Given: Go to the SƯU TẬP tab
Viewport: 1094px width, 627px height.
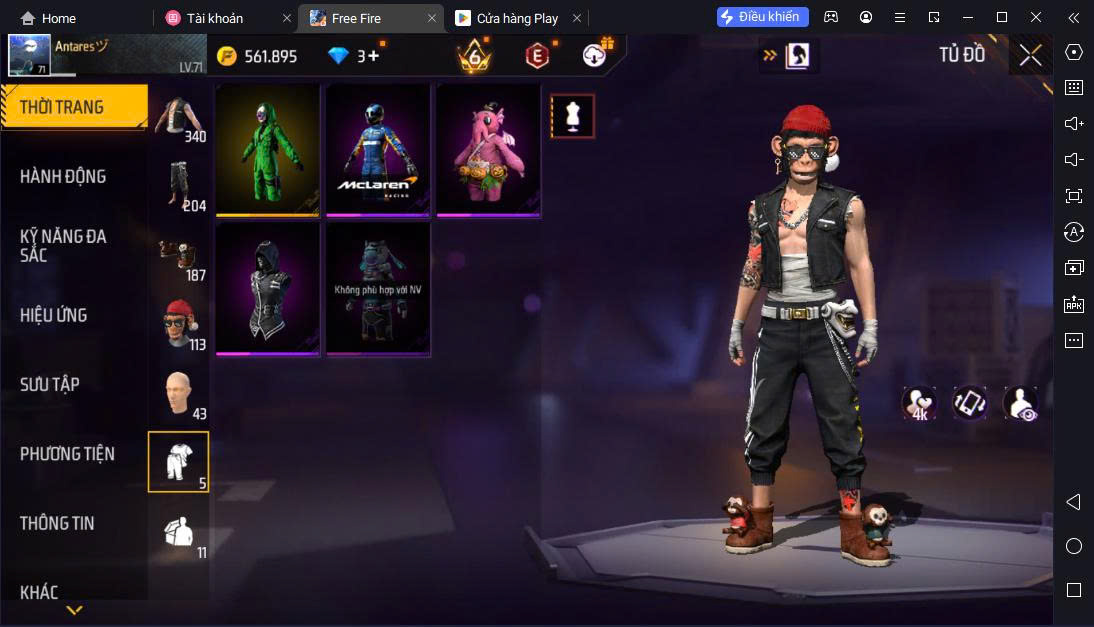Looking at the screenshot, I should pyautogui.click(x=50, y=384).
